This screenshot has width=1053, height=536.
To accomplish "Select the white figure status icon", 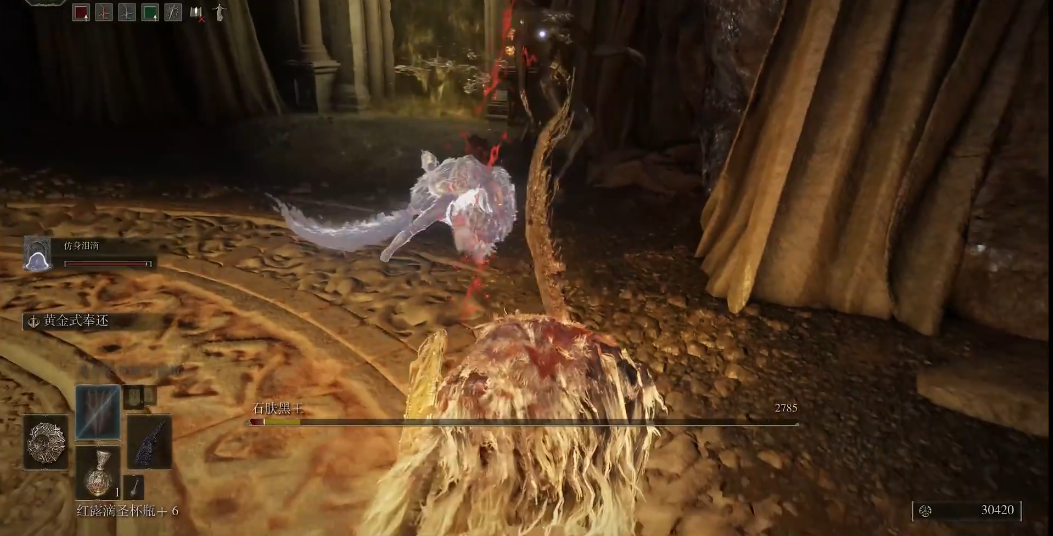I will coord(220,12).
